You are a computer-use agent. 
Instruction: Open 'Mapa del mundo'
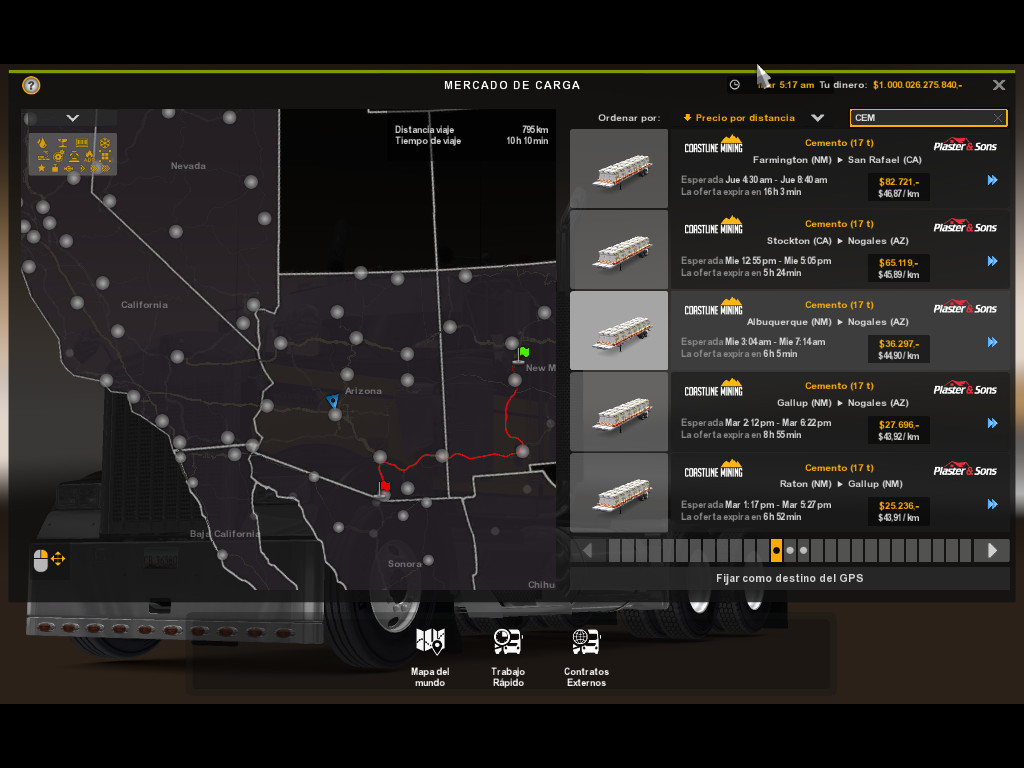click(x=430, y=655)
